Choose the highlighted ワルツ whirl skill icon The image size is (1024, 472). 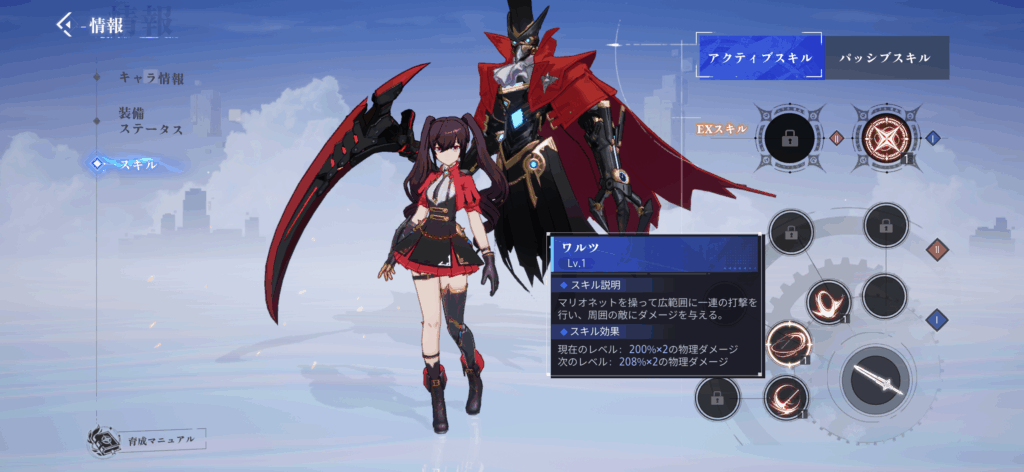point(789,345)
